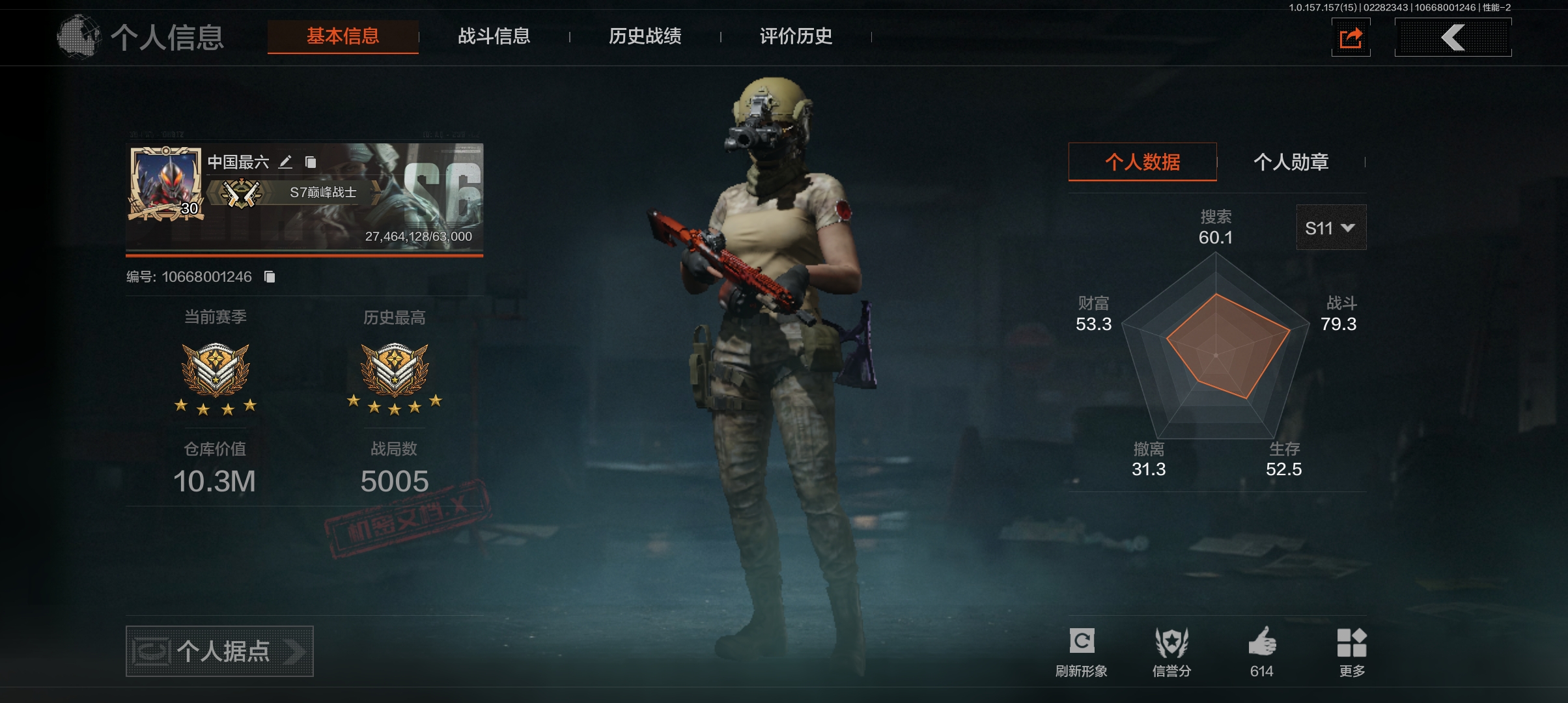Give a thumbs-up like
This screenshot has width=1568, height=703.
tap(1261, 651)
